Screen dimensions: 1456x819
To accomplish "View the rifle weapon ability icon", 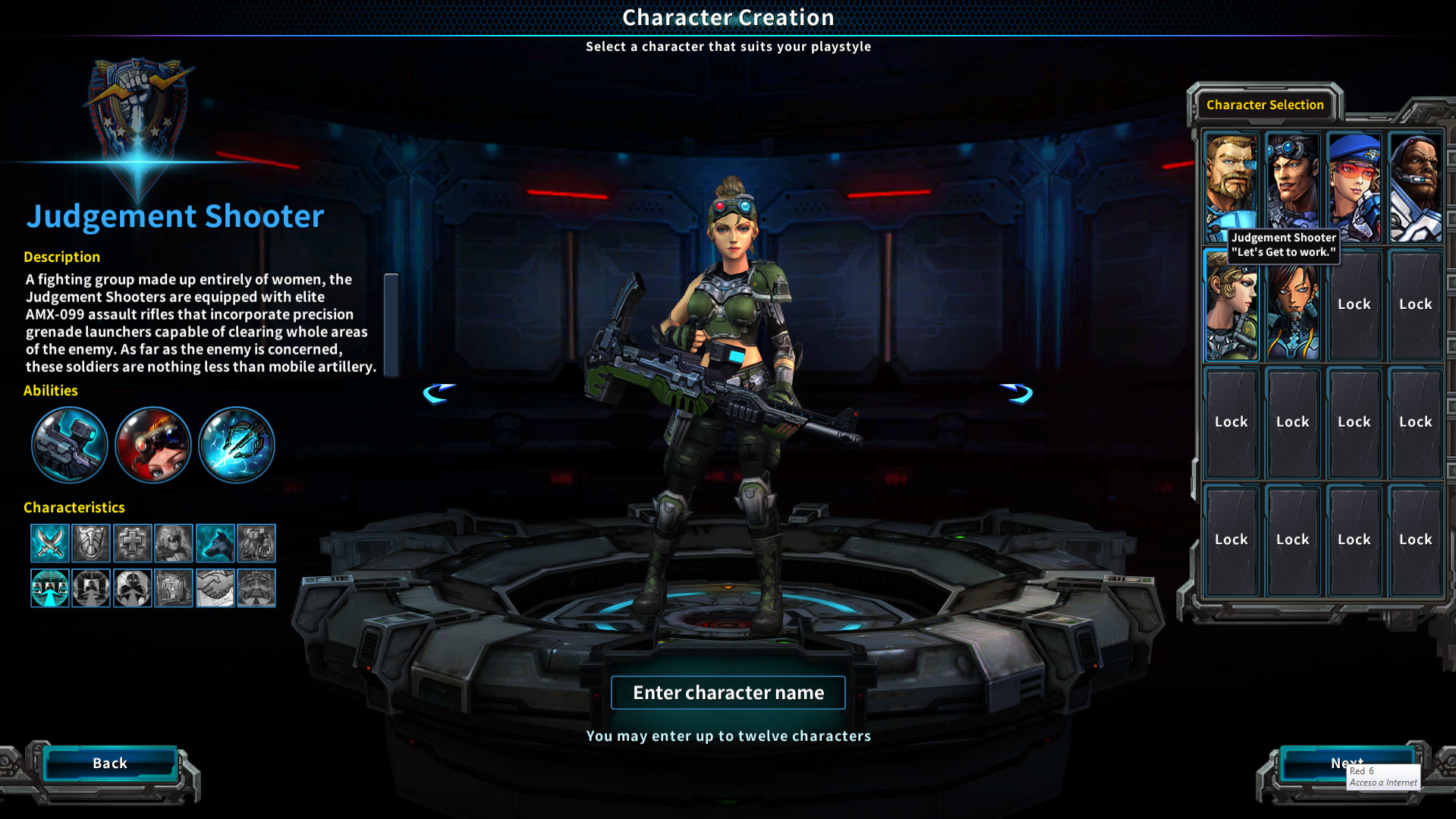I will pos(69,445).
